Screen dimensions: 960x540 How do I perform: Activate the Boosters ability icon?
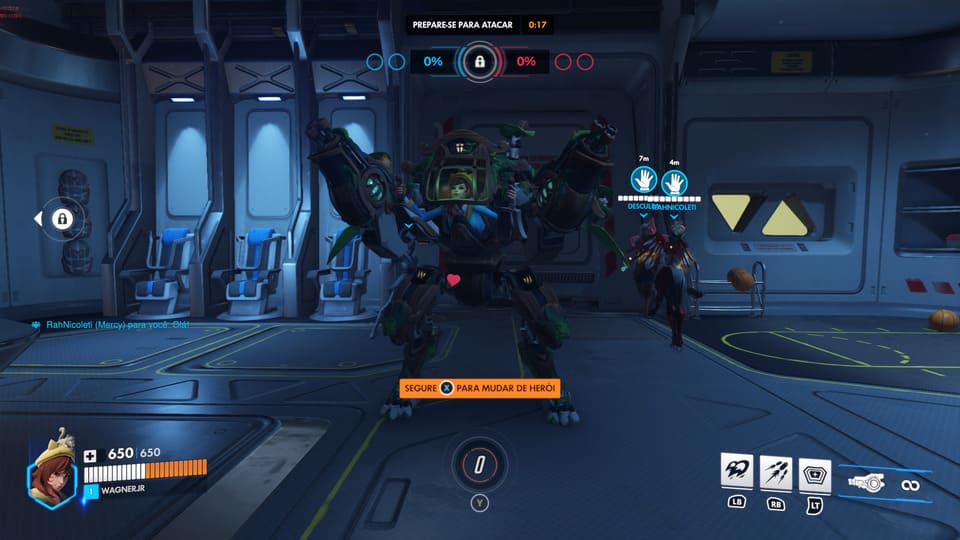coord(735,472)
